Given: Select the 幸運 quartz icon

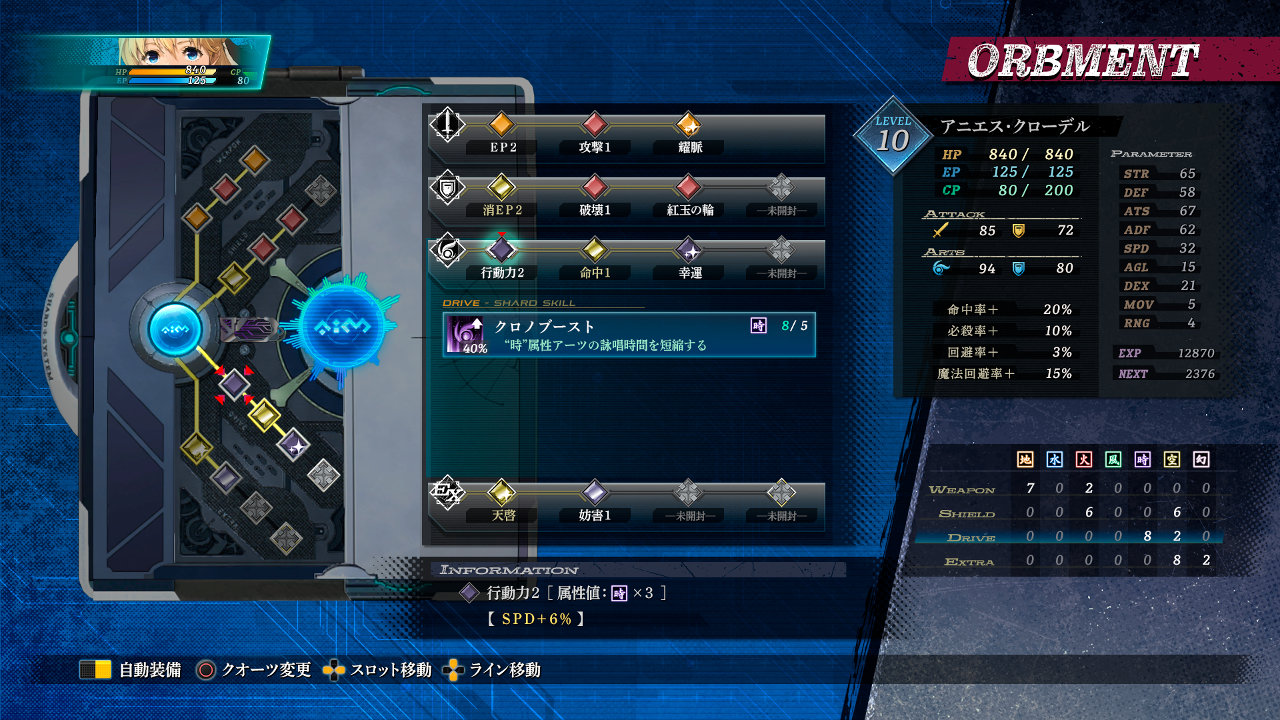Looking at the screenshot, I should click(x=687, y=250).
